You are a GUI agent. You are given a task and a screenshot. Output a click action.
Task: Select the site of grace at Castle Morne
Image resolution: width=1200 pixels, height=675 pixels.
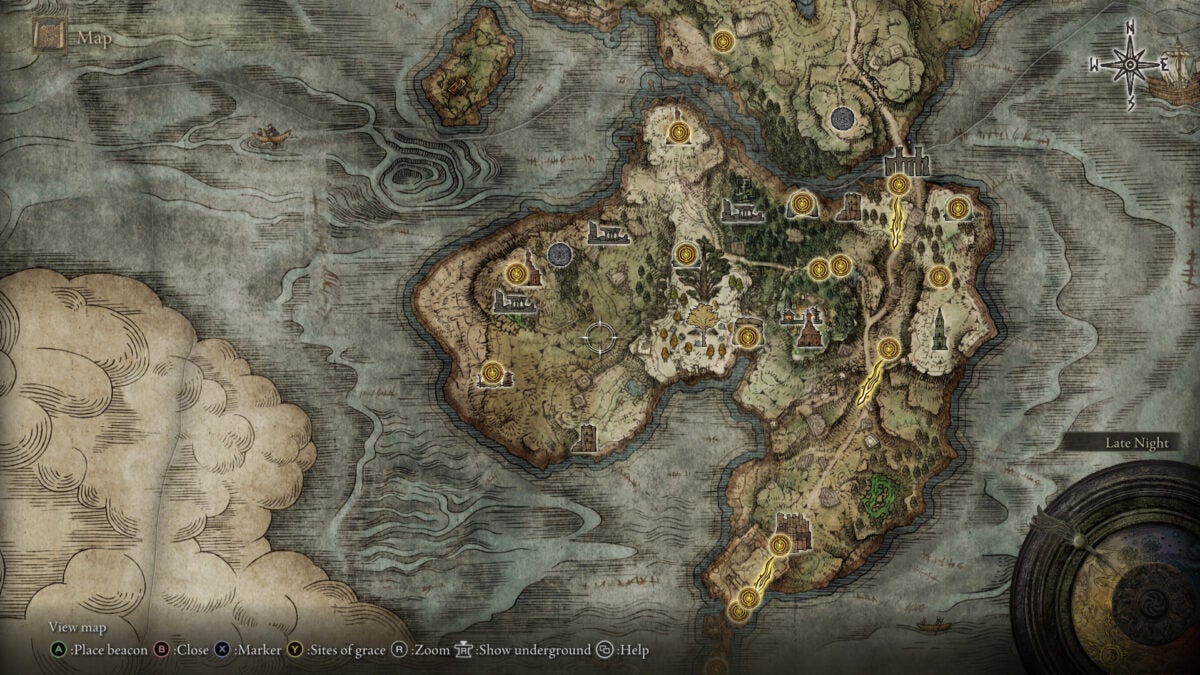pos(781,545)
